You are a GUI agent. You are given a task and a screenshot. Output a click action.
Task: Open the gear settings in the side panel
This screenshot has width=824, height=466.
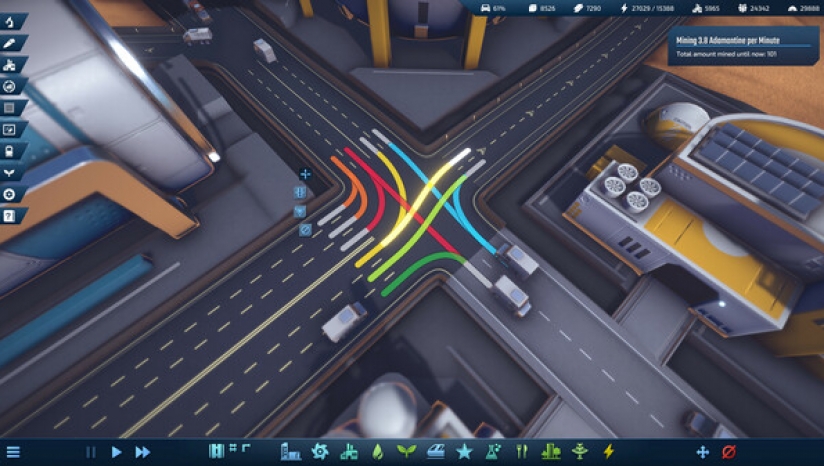tap(10, 194)
